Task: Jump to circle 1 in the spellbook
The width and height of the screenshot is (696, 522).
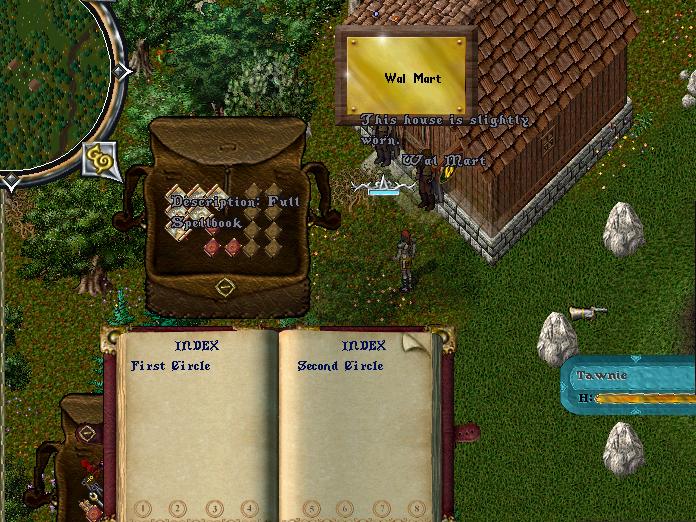Action: [142, 508]
